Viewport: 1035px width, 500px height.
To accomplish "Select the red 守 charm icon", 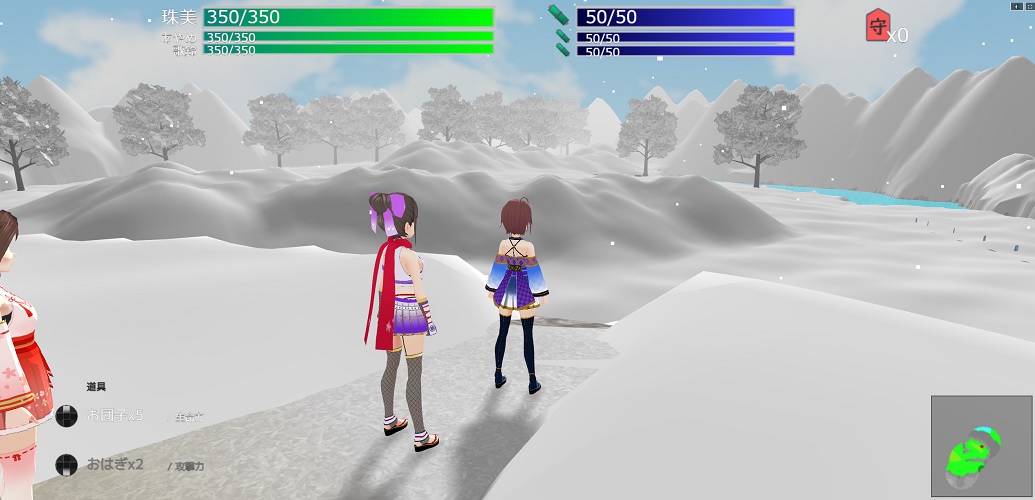I will click(877, 26).
